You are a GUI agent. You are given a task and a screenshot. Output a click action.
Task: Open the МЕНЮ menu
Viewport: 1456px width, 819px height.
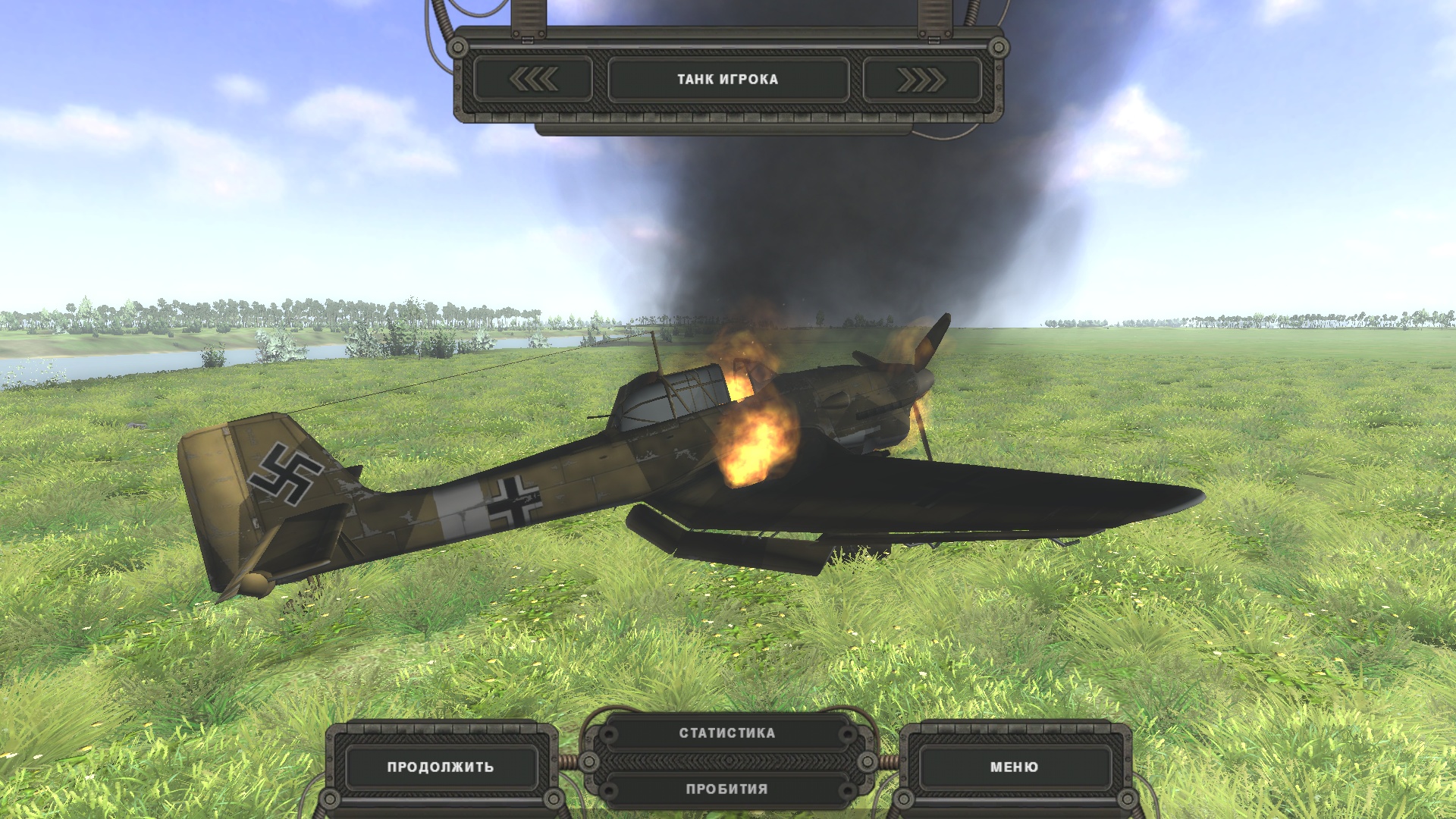point(1014,767)
